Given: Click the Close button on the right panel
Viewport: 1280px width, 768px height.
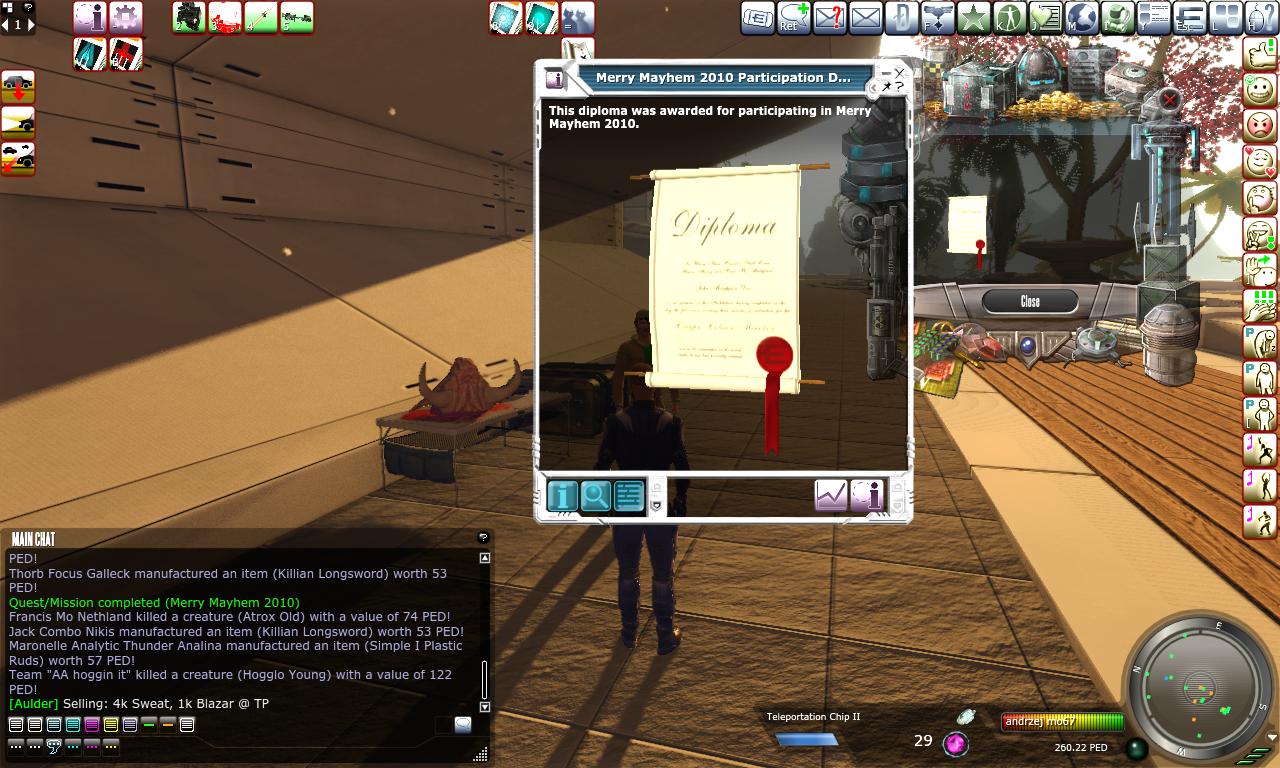Looking at the screenshot, I should tap(1029, 301).
